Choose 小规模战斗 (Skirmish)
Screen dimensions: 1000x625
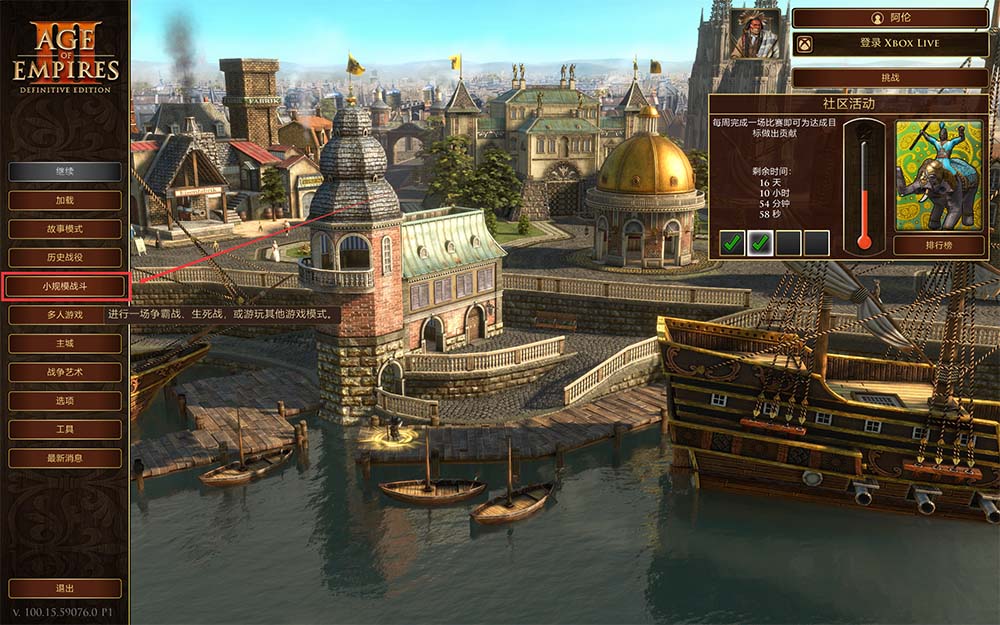tap(65, 286)
